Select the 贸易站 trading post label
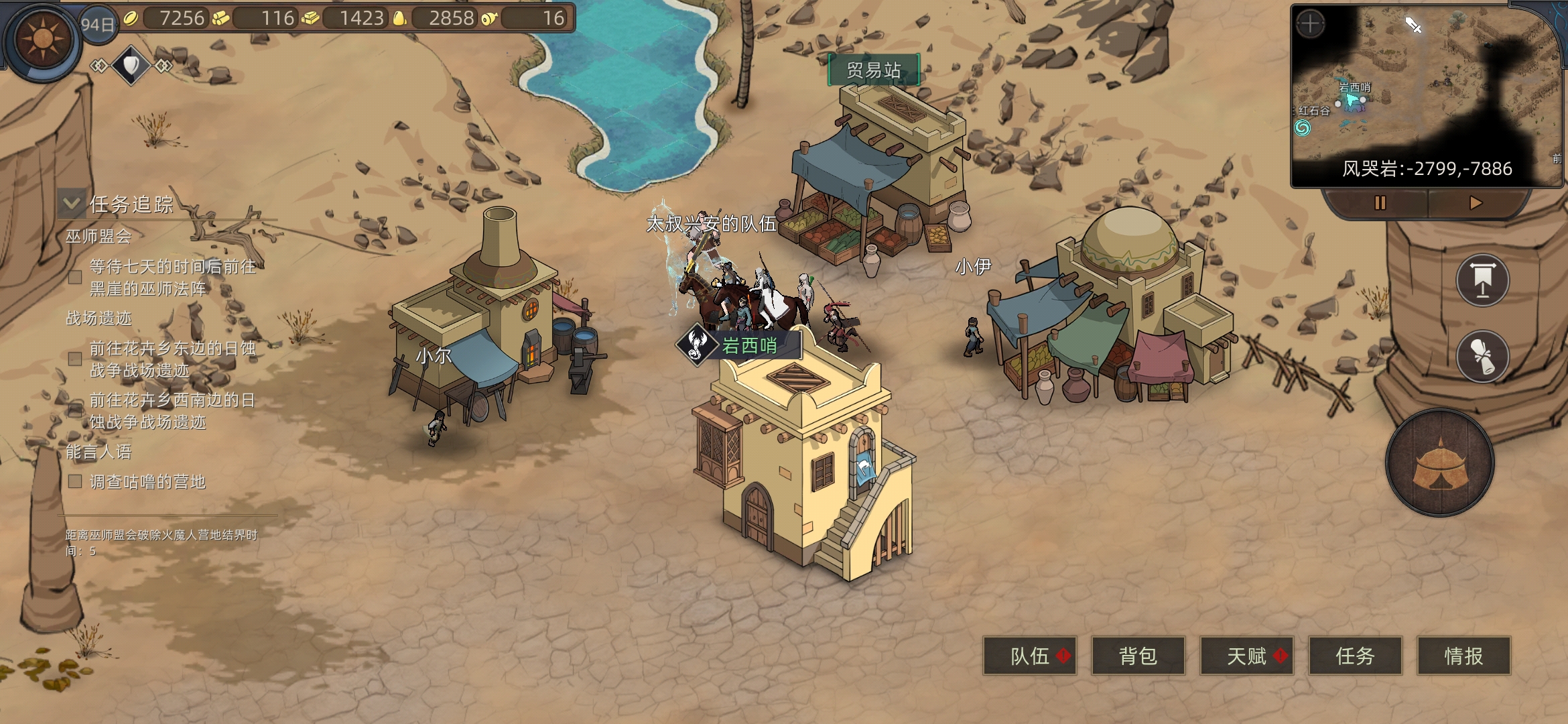The height and width of the screenshot is (724, 1568). [874, 70]
